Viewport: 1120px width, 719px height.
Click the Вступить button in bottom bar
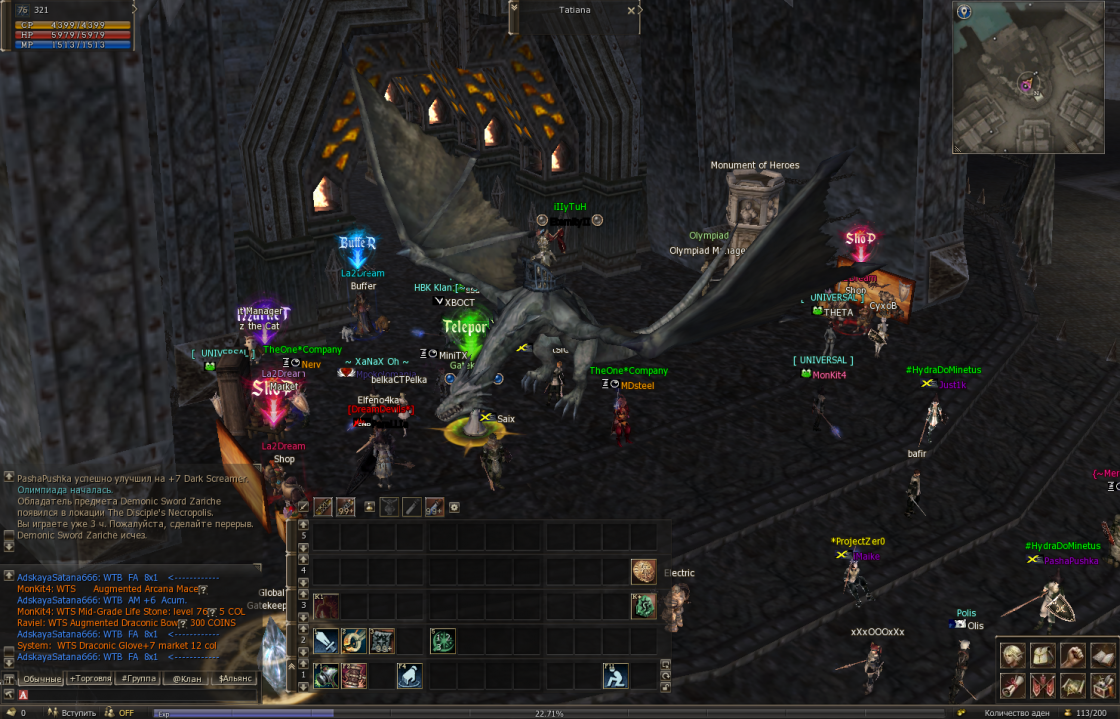tap(78, 713)
